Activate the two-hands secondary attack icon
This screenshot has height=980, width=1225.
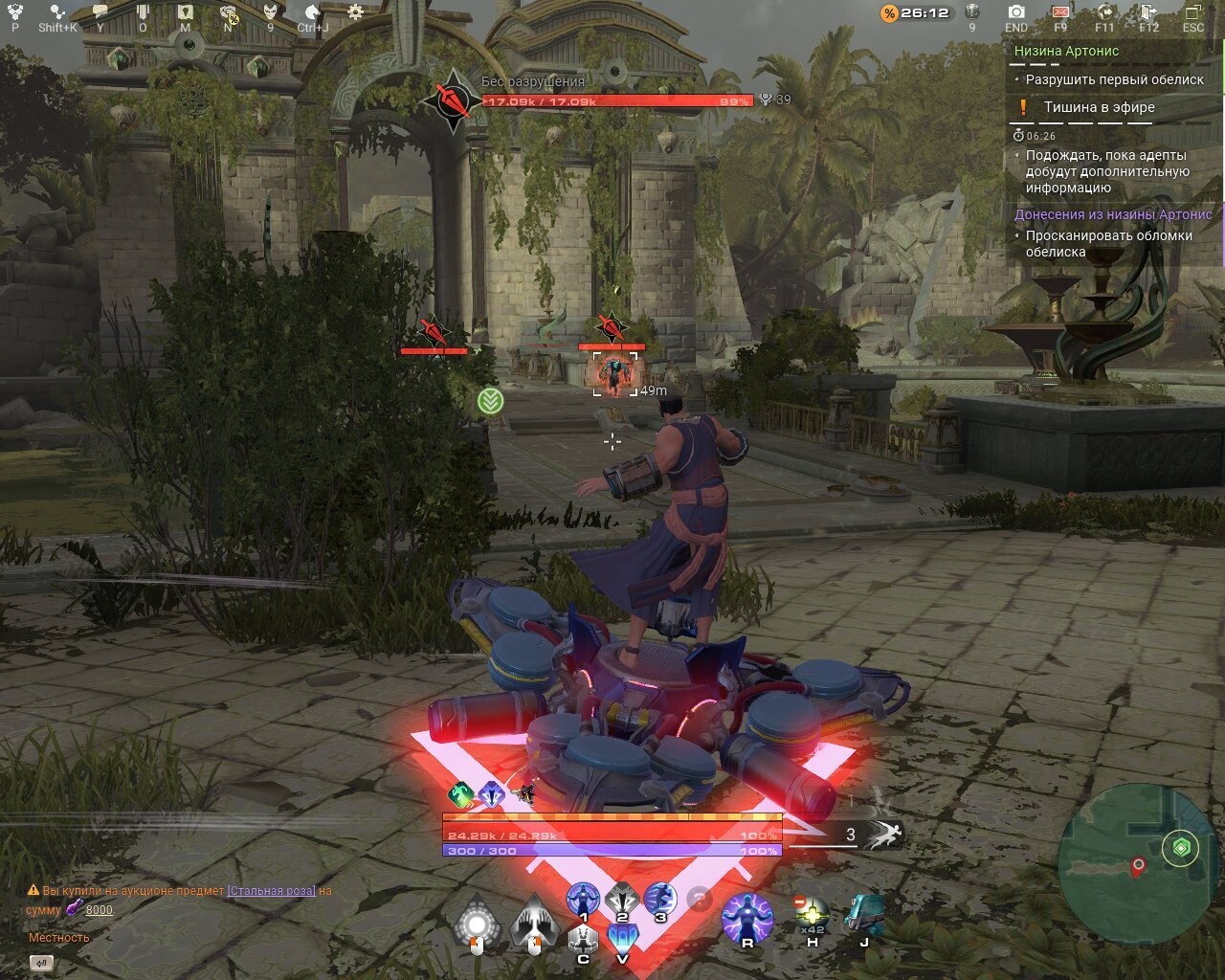pos(534,924)
